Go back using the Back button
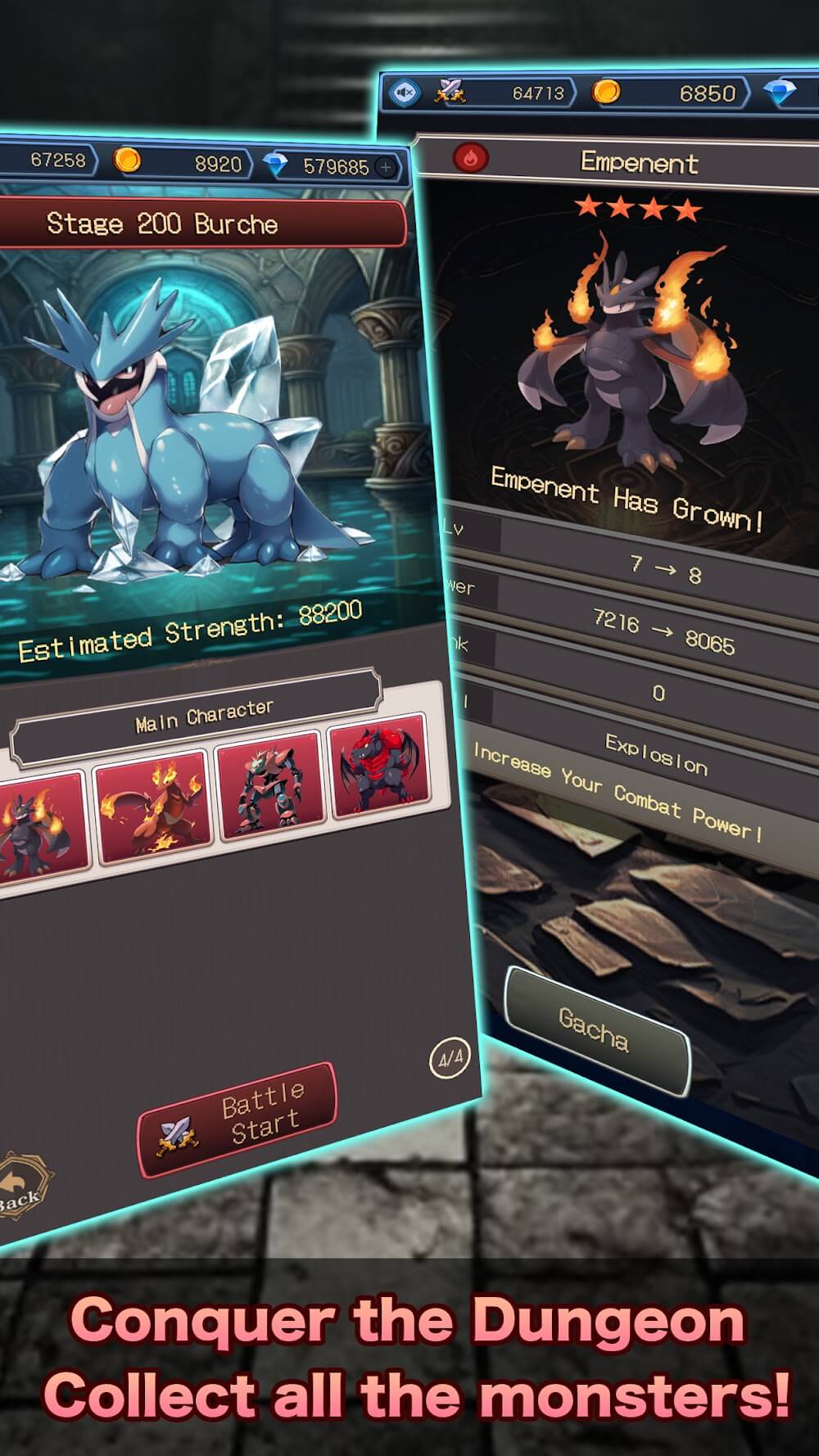This screenshot has height=1456, width=819. [20, 1189]
